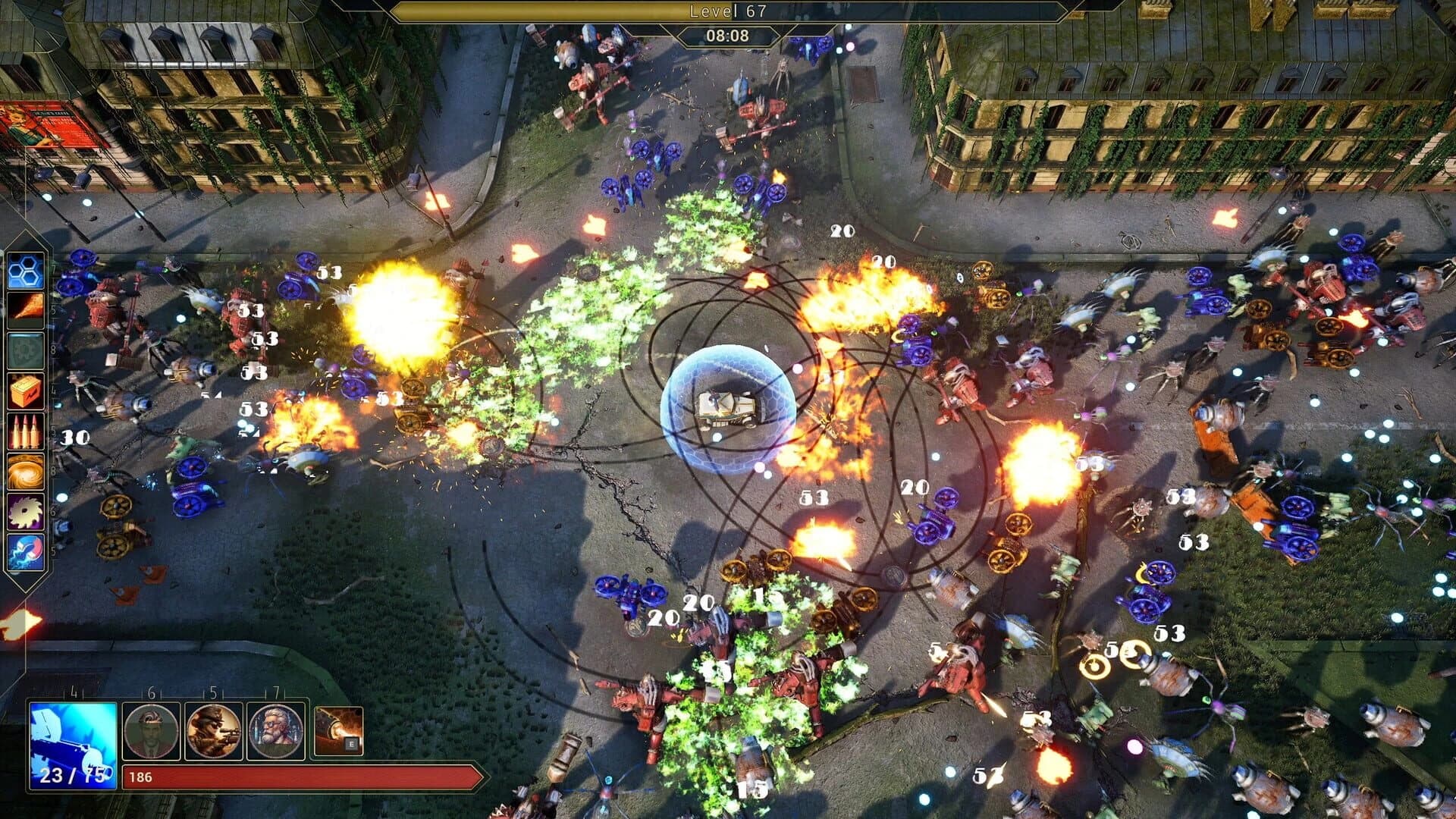Select the bearded engineer crew portrait
The image size is (1456, 819).
click(275, 731)
